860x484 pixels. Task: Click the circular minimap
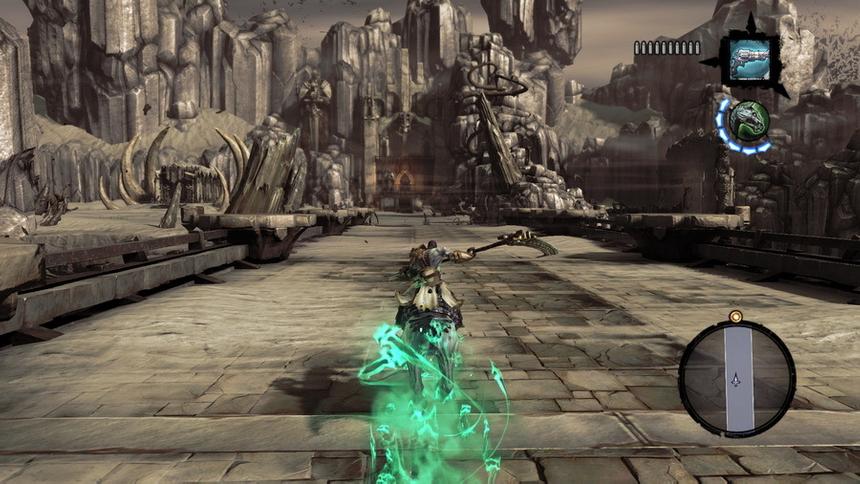(x=737, y=377)
